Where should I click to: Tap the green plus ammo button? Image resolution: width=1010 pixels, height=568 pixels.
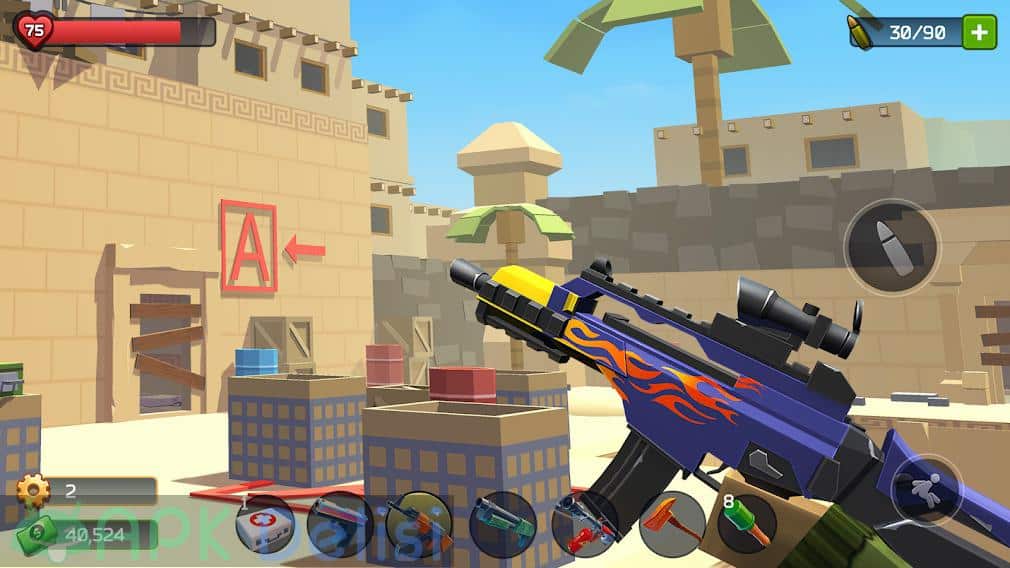[979, 32]
